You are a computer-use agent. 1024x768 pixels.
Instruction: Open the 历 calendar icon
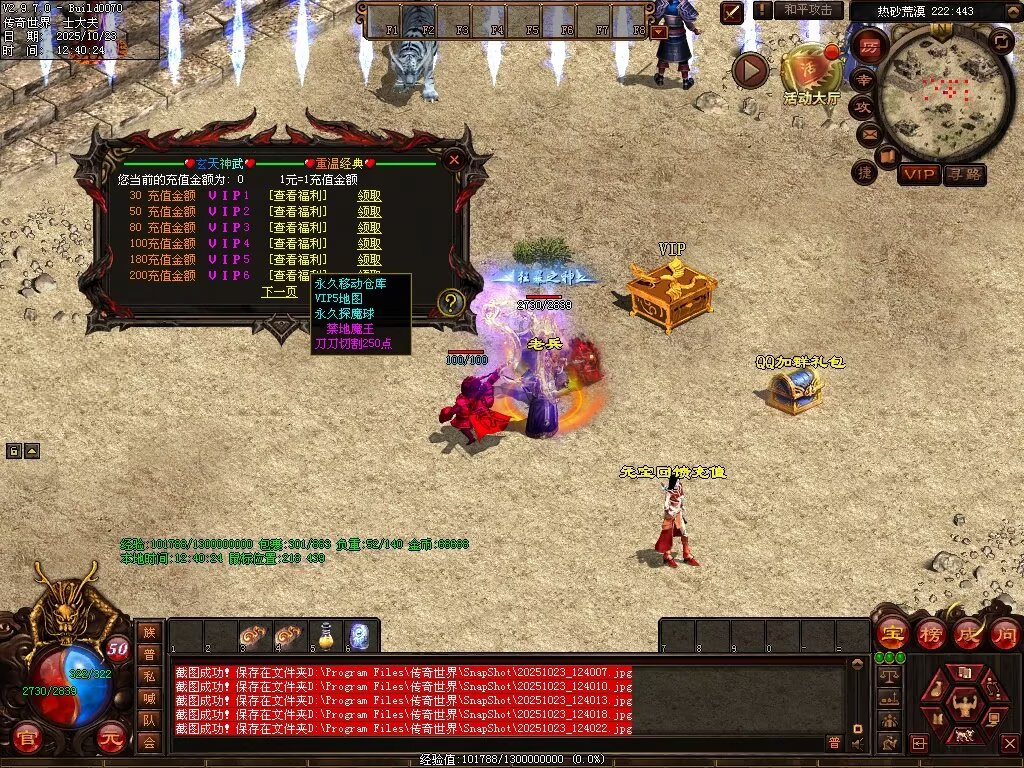click(x=870, y=48)
